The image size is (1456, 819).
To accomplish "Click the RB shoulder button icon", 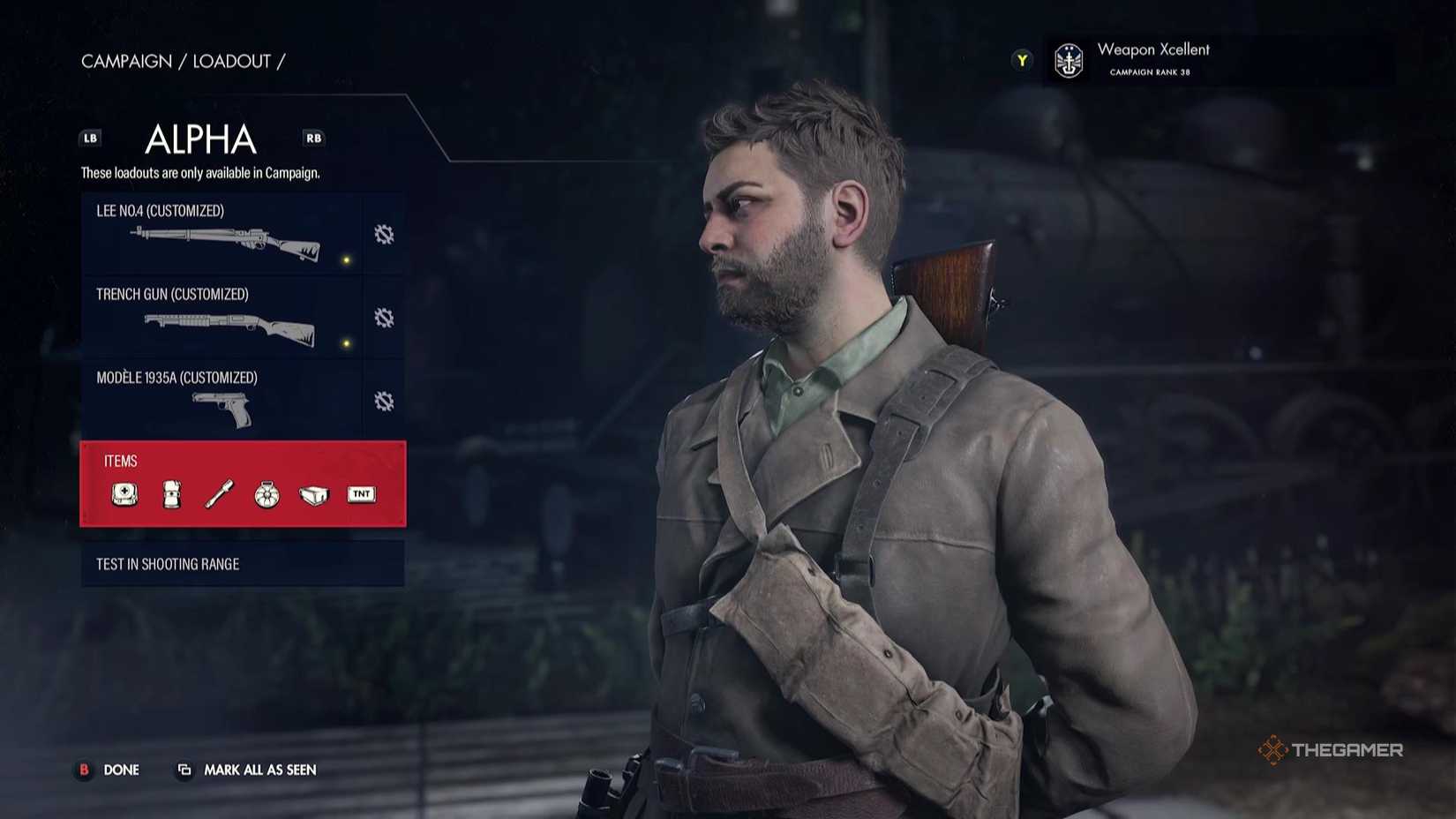I will tap(314, 138).
